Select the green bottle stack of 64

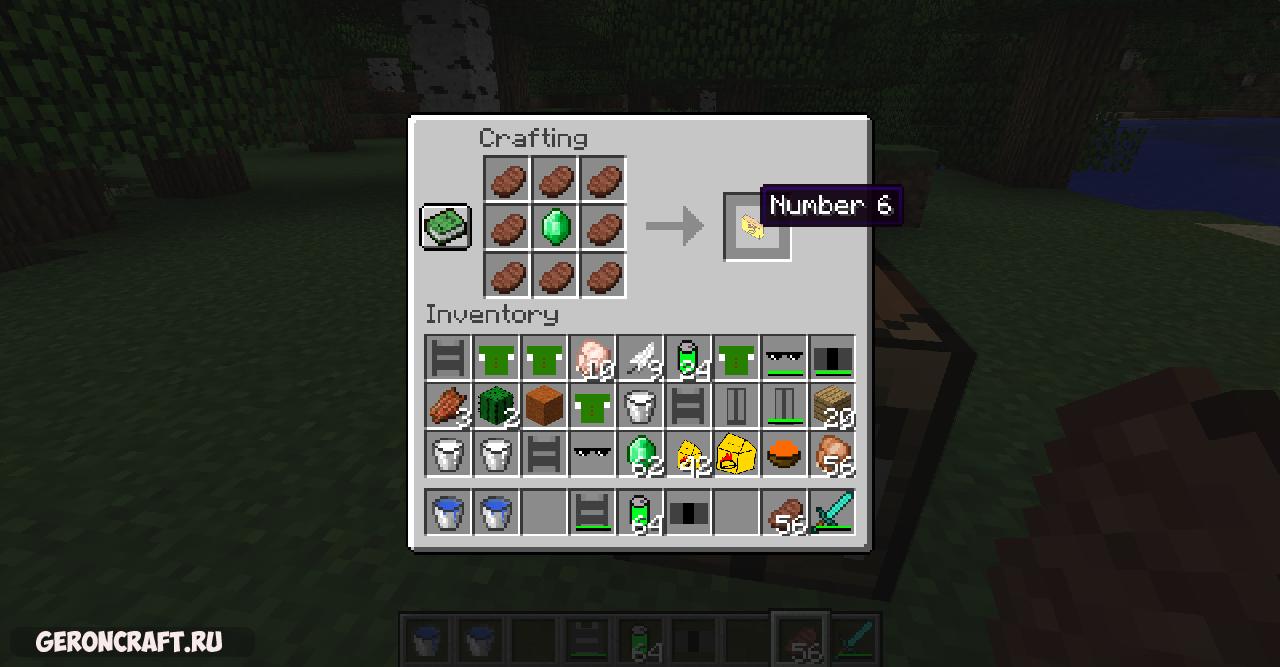[640, 512]
